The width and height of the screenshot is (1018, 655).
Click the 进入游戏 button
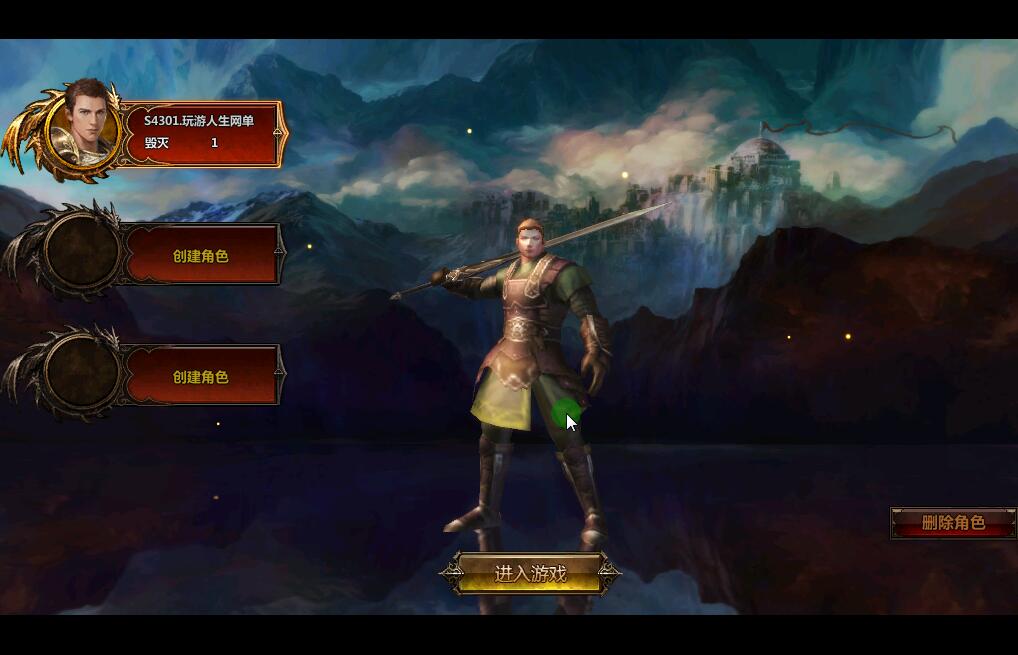click(x=530, y=574)
